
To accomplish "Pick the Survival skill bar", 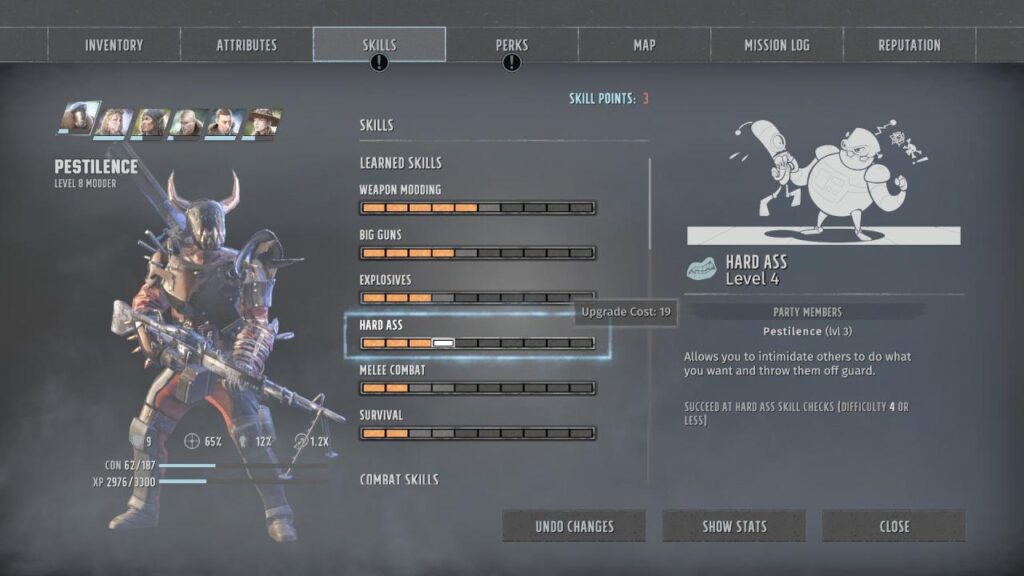I will (x=477, y=433).
